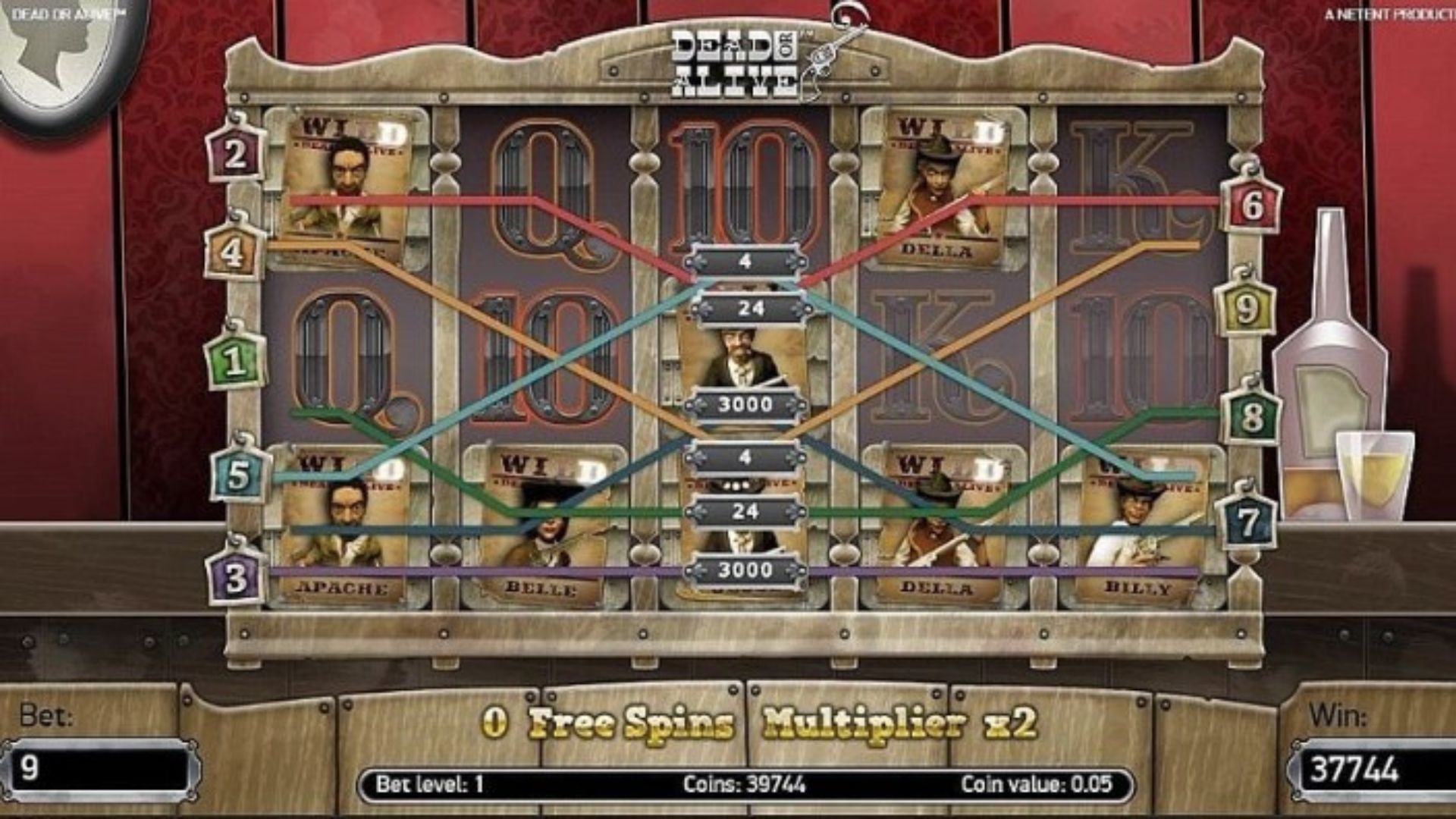This screenshot has height=819, width=1456.
Task: Click the payline 9 yellow tag
Action: point(1245,308)
